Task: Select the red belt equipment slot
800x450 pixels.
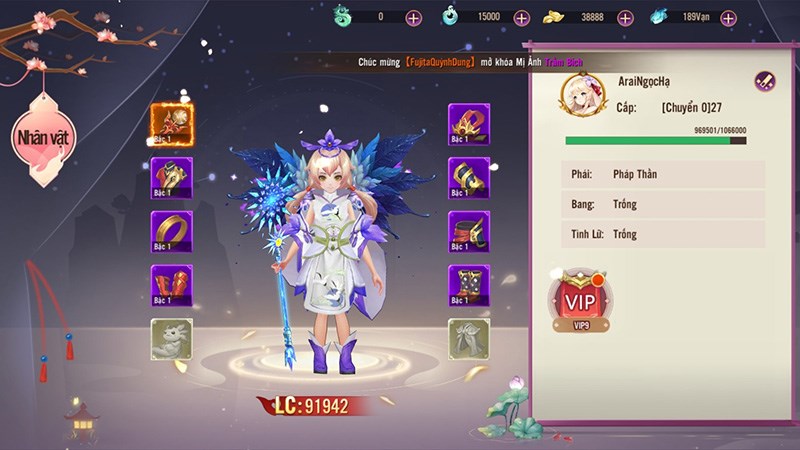Action: (468, 232)
